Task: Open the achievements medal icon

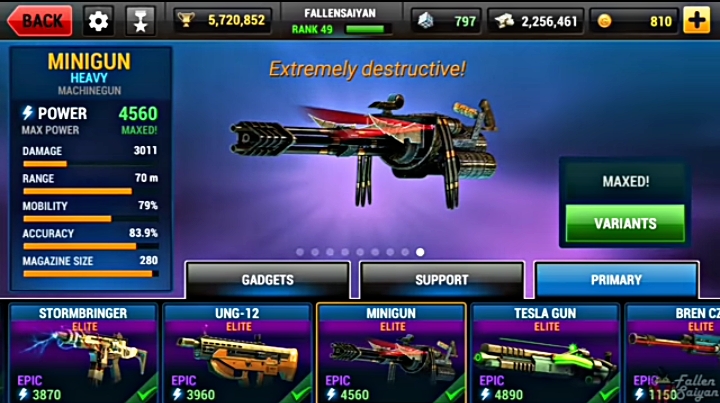Action: tap(138, 20)
